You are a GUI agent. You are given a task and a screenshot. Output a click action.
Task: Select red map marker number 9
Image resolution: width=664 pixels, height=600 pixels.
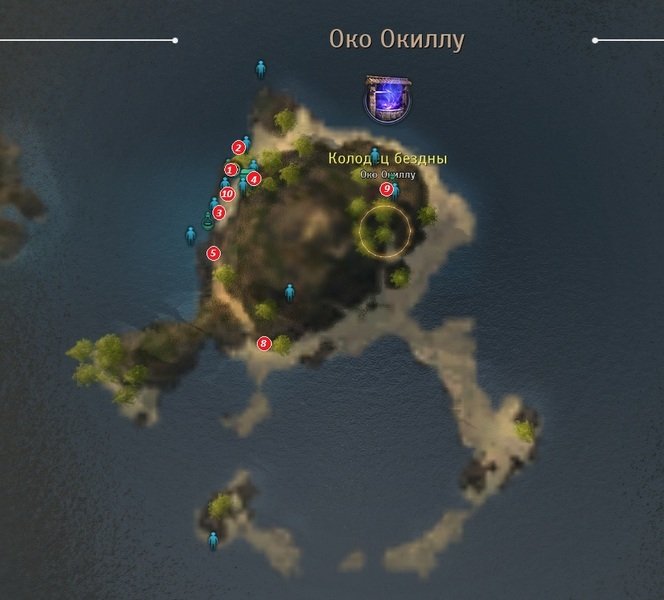pos(386,189)
